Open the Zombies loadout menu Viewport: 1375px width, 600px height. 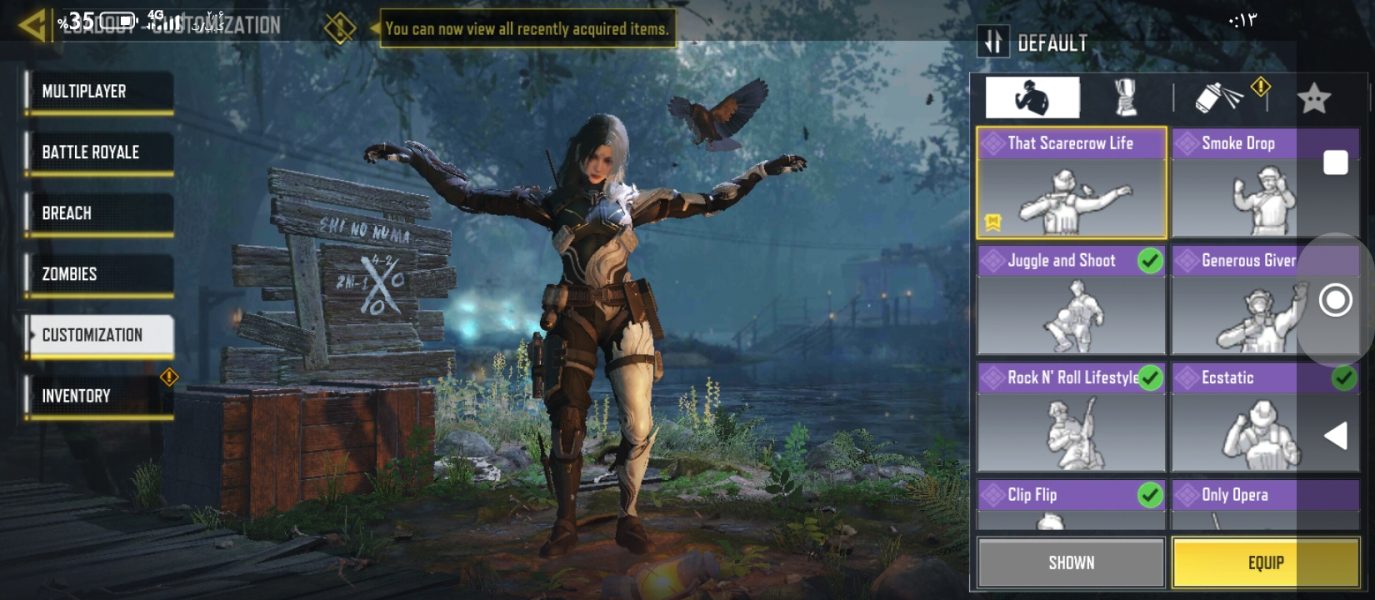tap(98, 274)
